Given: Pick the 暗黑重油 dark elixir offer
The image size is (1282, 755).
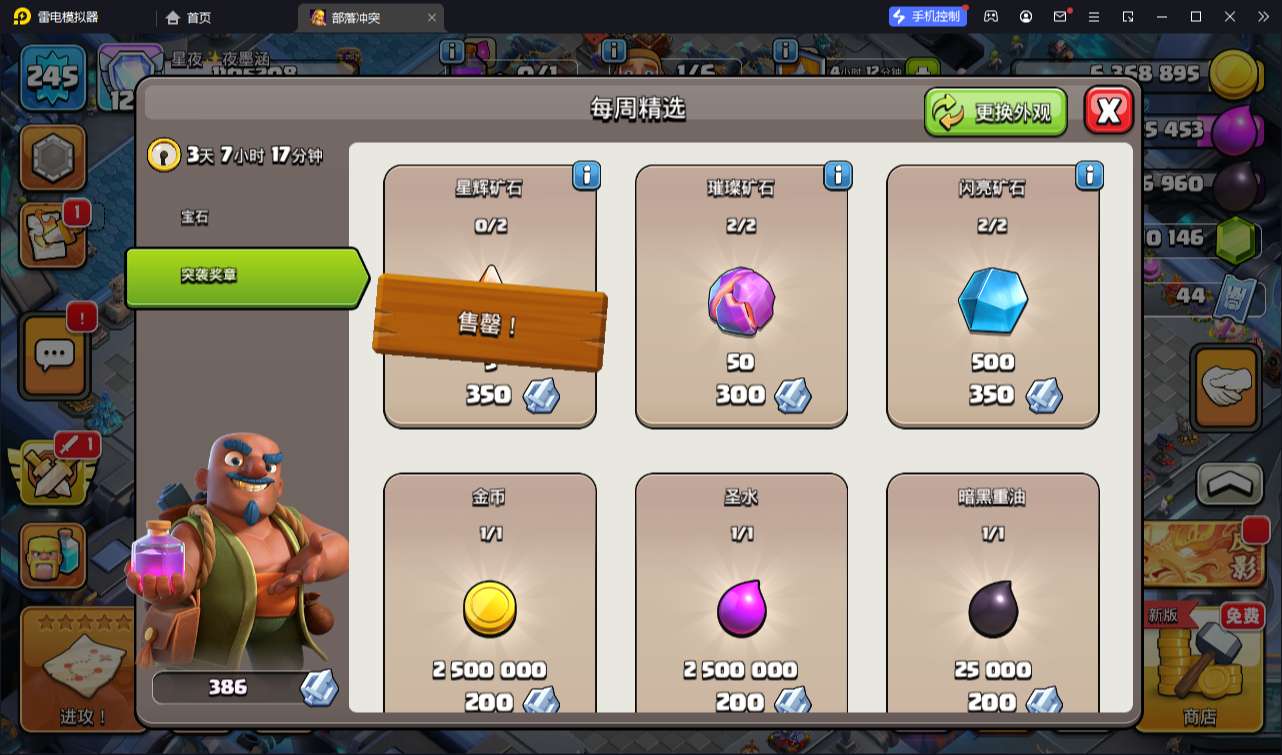Looking at the screenshot, I should 992,600.
